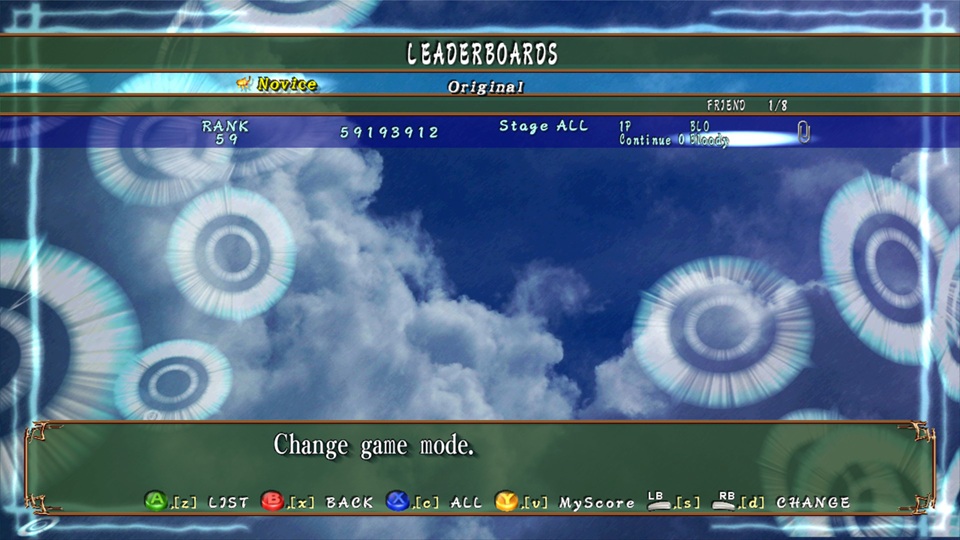Image resolution: width=960 pixels, height=540 pixels.
Task: Choose the Novice difficulty selector
Action: (x=284, y=85)
